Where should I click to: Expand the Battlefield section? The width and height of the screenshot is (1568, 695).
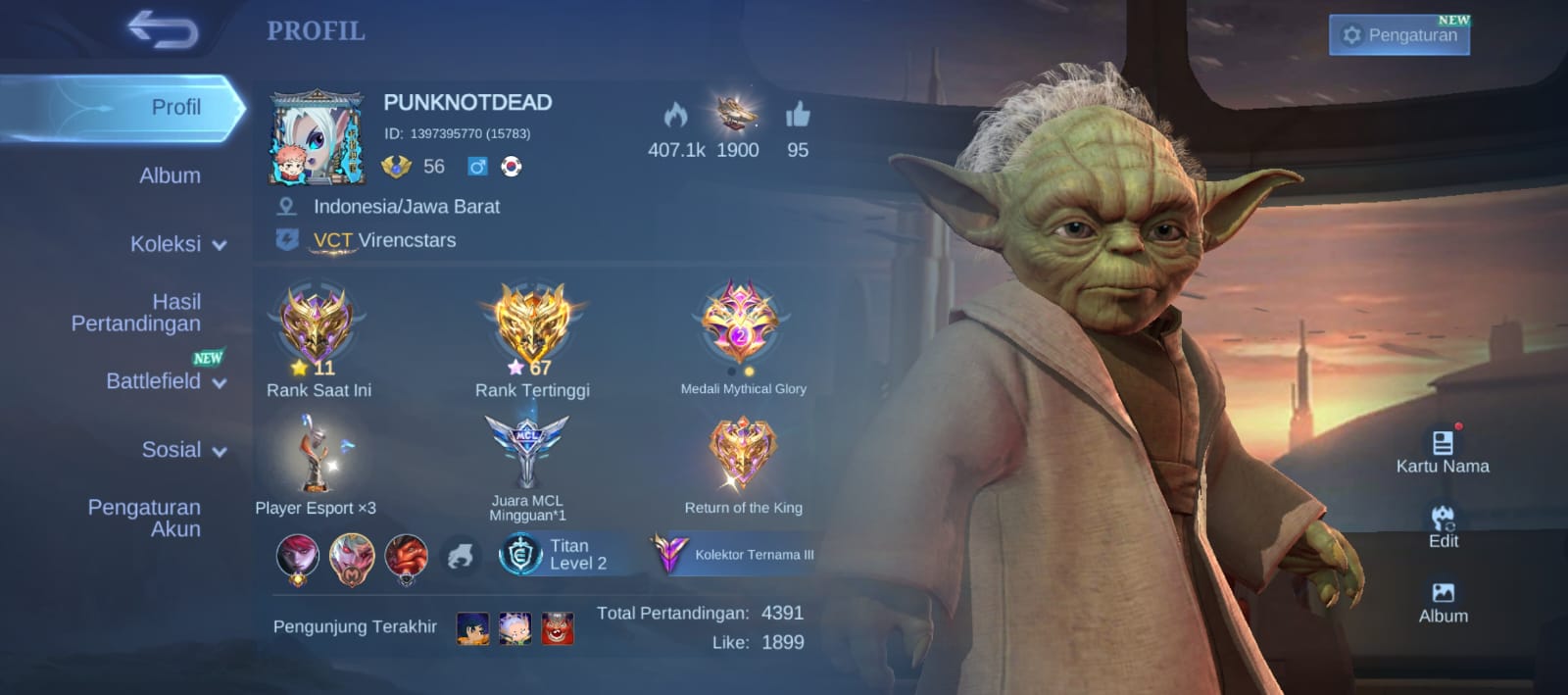tap(165, 381)
